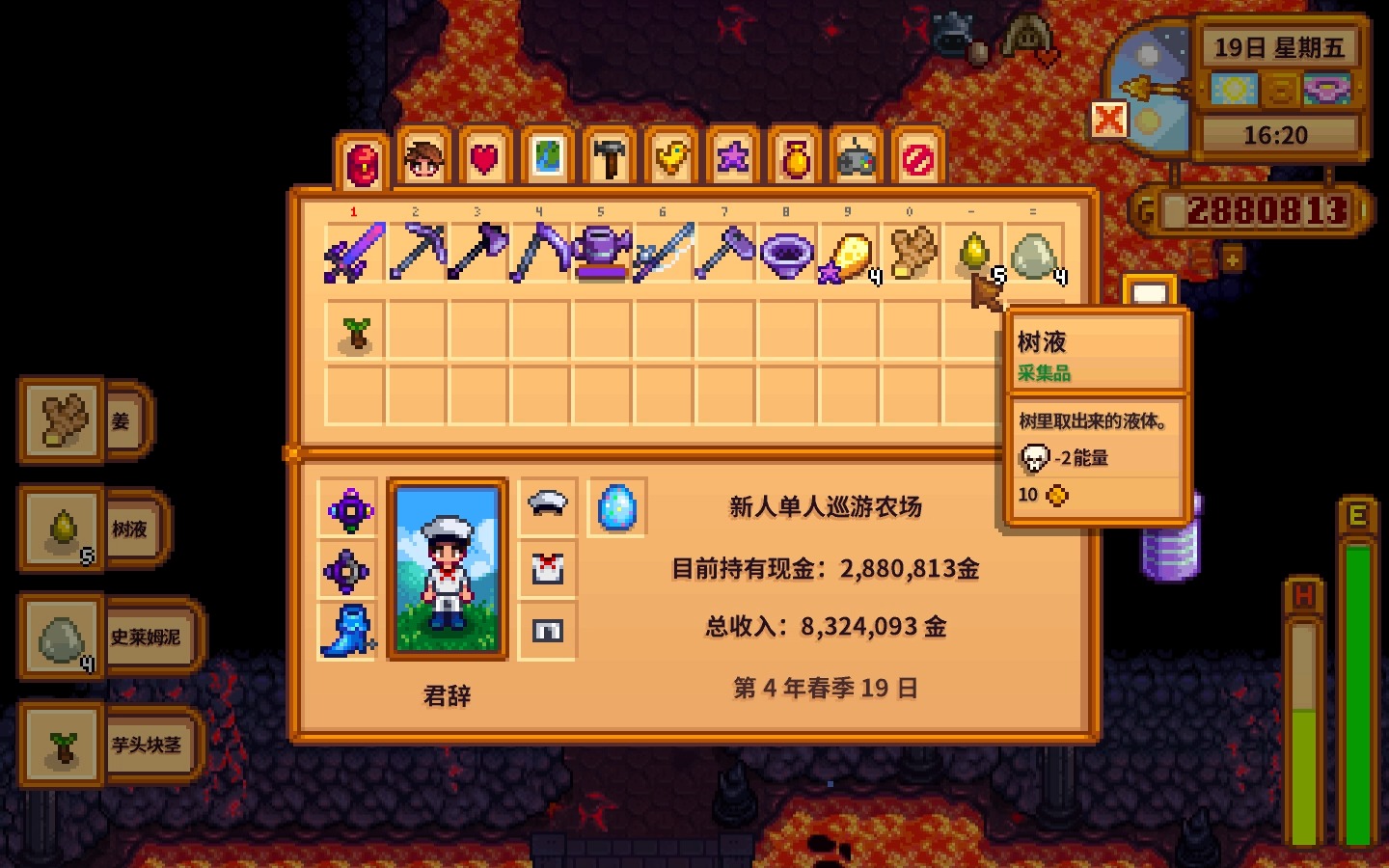
Task: Click the exit tab stop-sign icon
Action: pos(915,159)
